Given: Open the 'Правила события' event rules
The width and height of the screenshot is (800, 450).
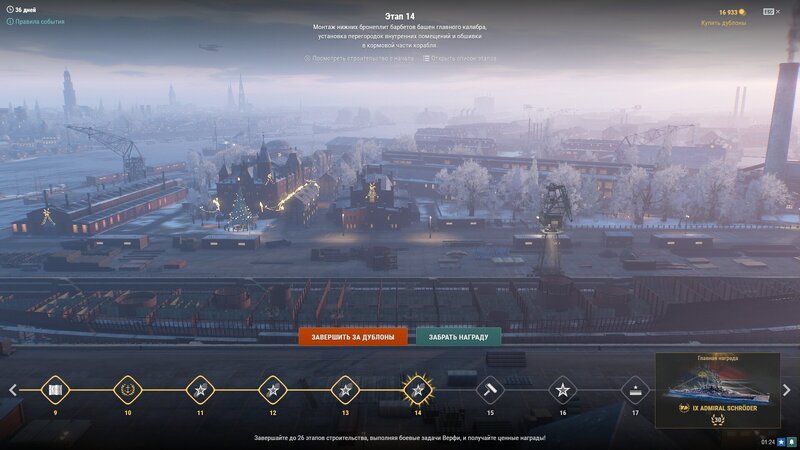Looking at the screenshot, I should (x=39, y=21).
